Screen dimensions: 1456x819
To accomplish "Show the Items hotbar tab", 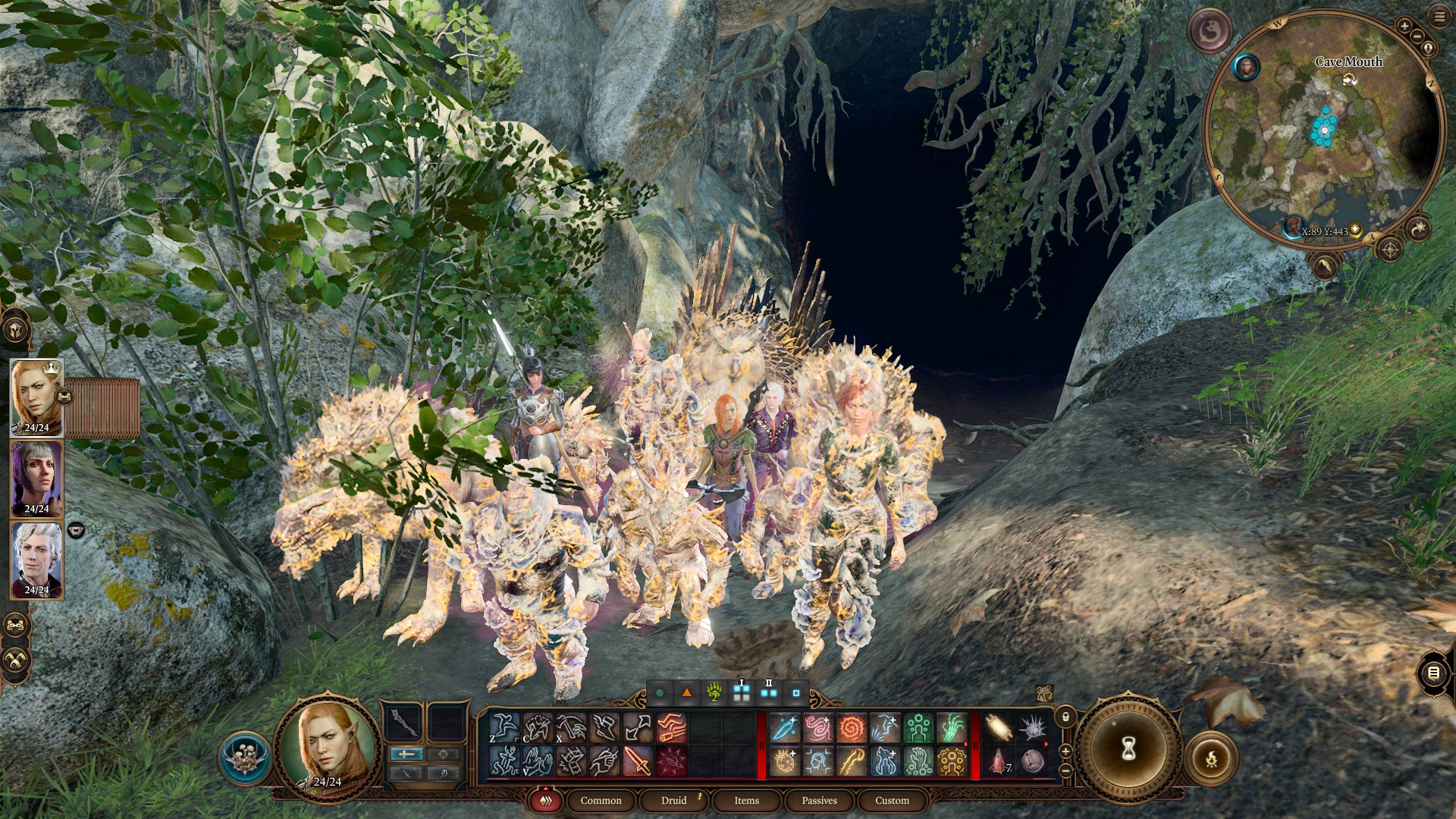I will (746, 800).
